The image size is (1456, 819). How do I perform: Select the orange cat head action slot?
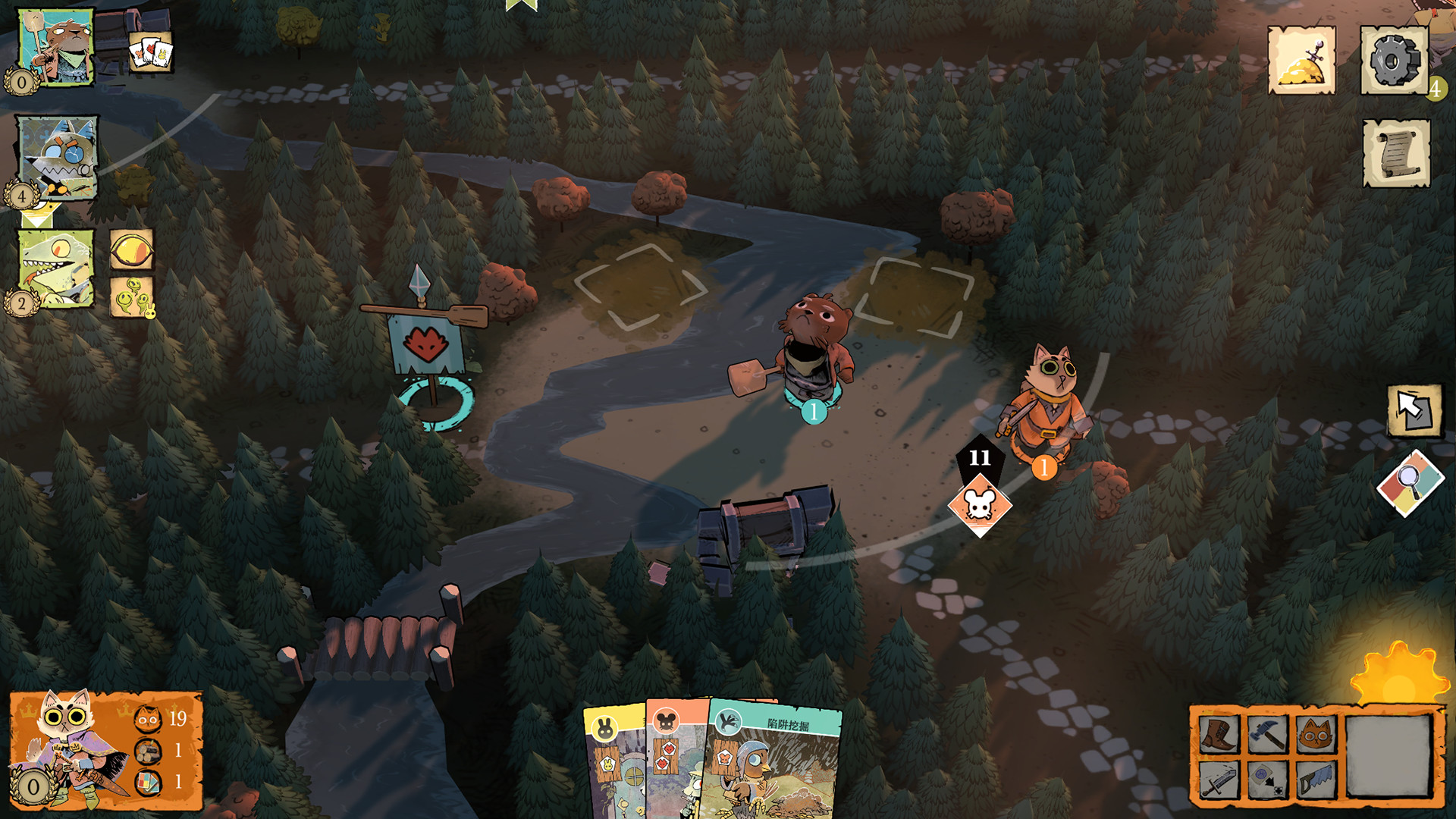[1316, 734]
